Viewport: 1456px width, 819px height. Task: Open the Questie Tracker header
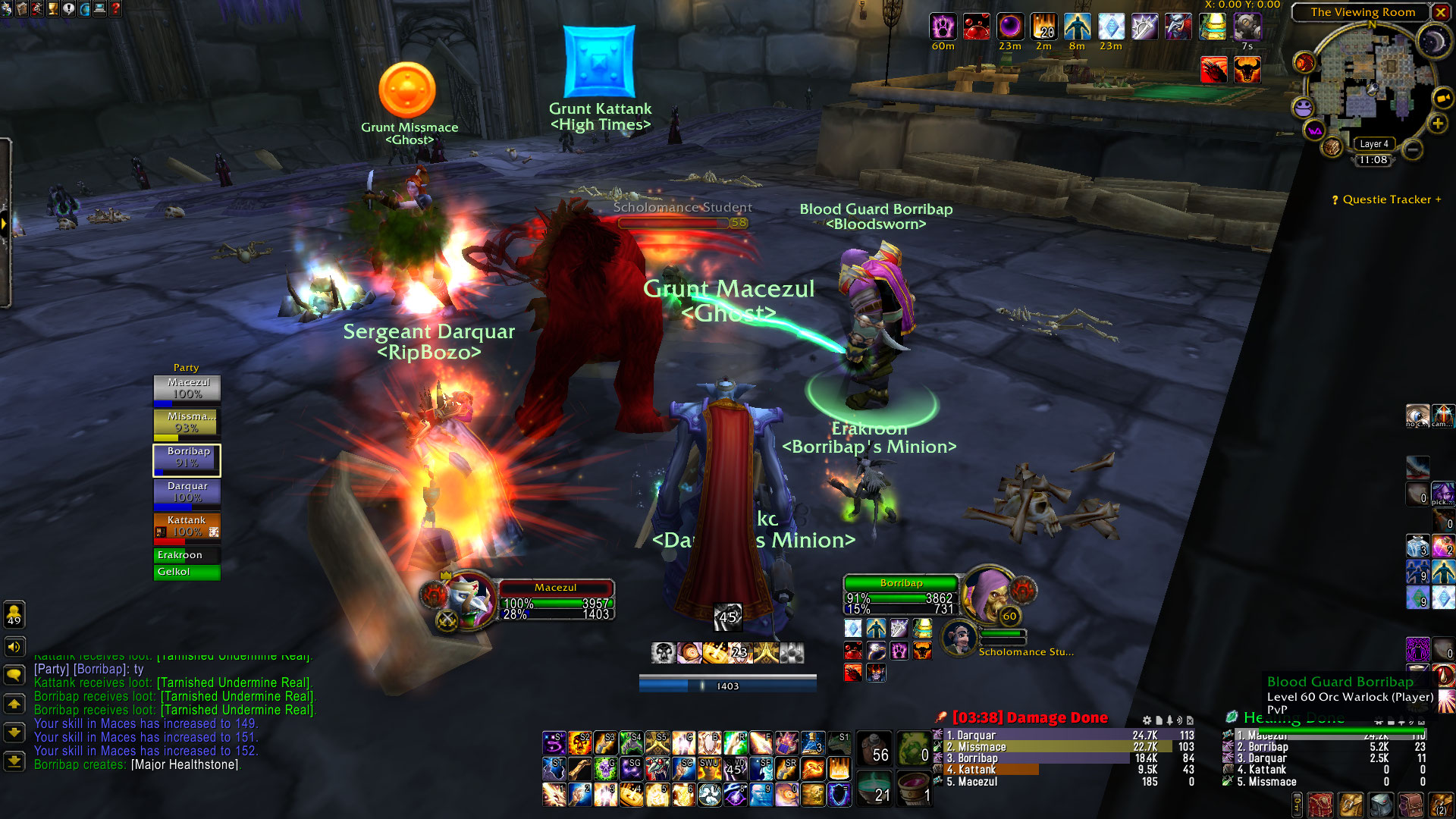coord(1386,199)
